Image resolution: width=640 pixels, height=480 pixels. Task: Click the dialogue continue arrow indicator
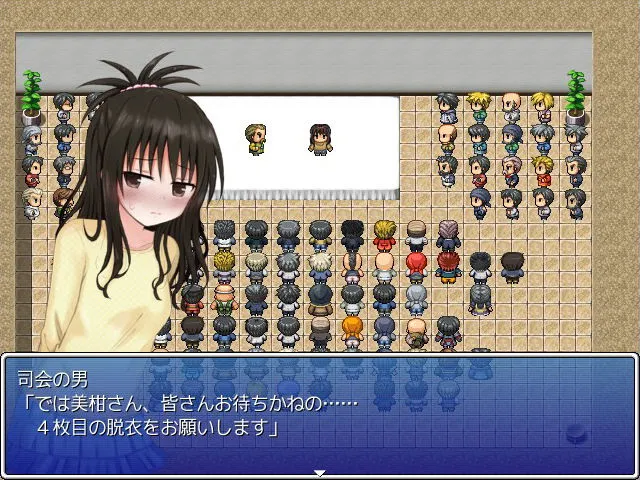320,472
